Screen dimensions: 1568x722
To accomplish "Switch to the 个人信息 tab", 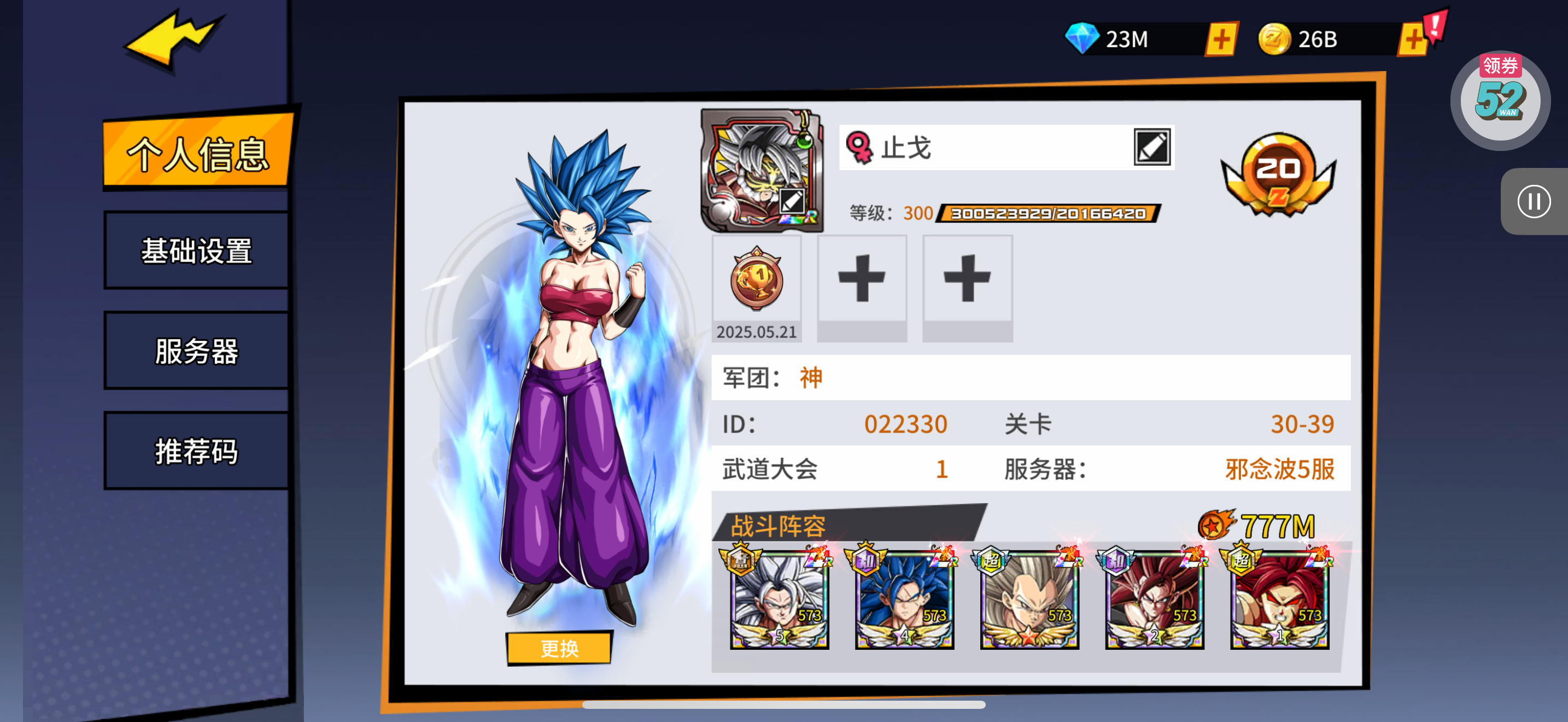I will [x=197, y=152].
